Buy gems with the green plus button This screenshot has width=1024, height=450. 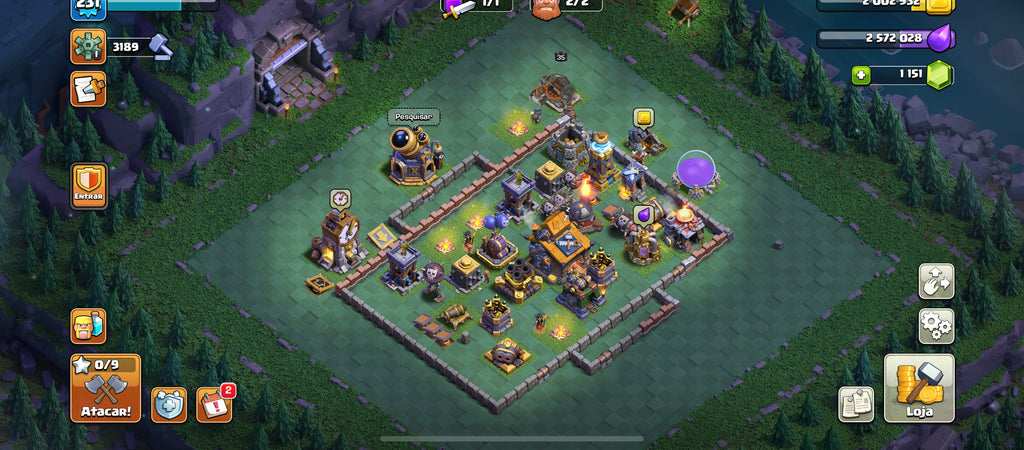pyautogui.click(x=860, y=75)
